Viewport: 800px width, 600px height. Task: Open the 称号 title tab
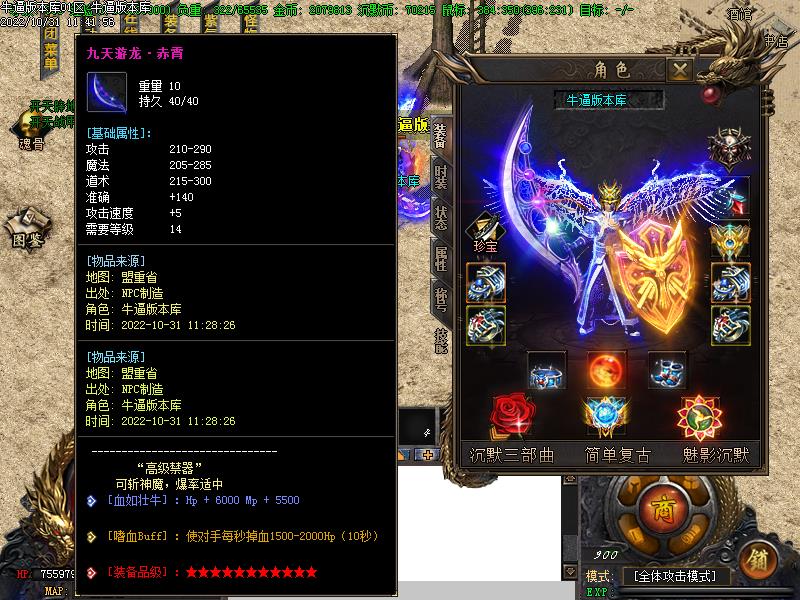[x=441, y=298]
